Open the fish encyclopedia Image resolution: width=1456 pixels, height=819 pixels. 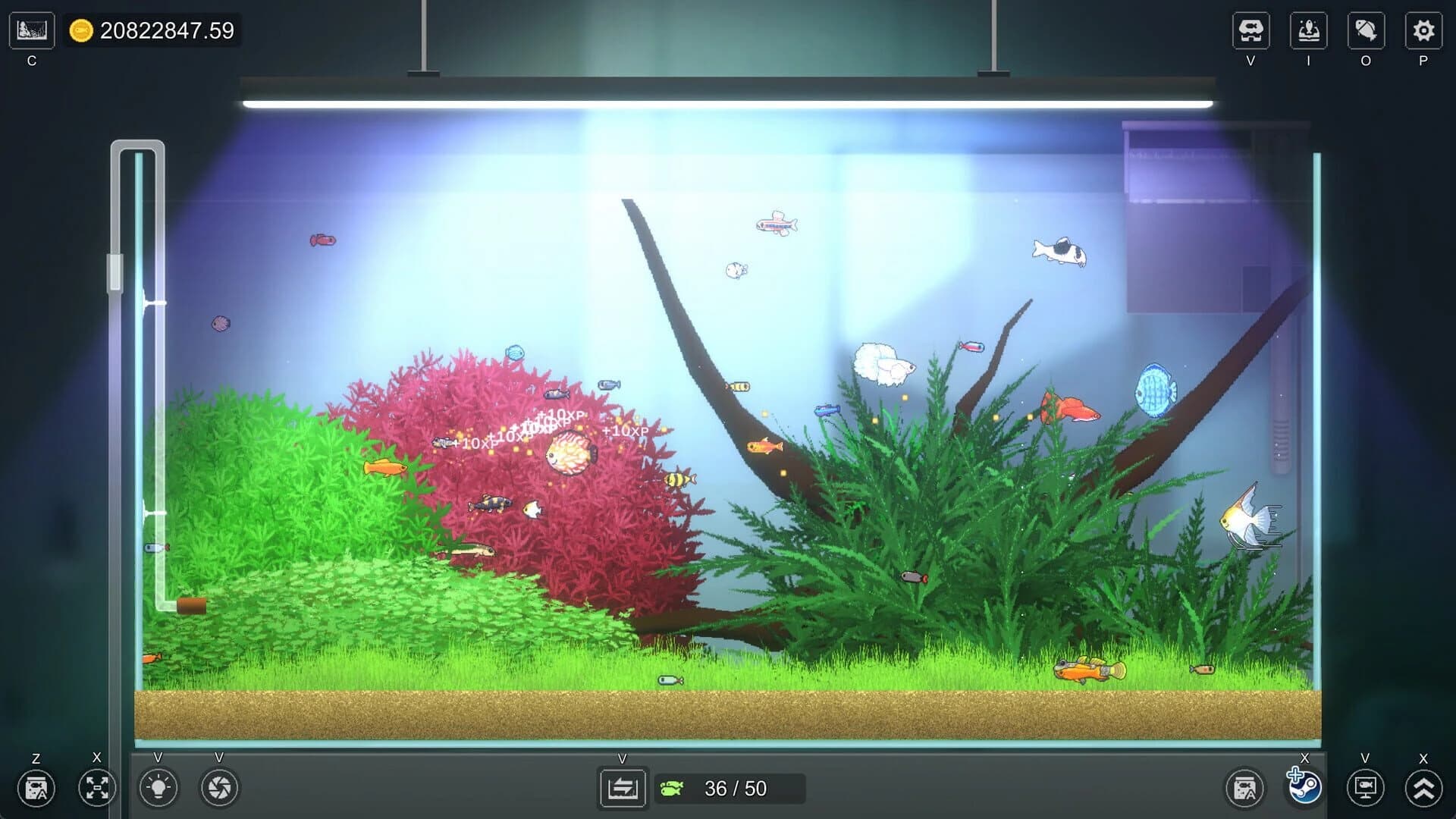coord(1365,30)
